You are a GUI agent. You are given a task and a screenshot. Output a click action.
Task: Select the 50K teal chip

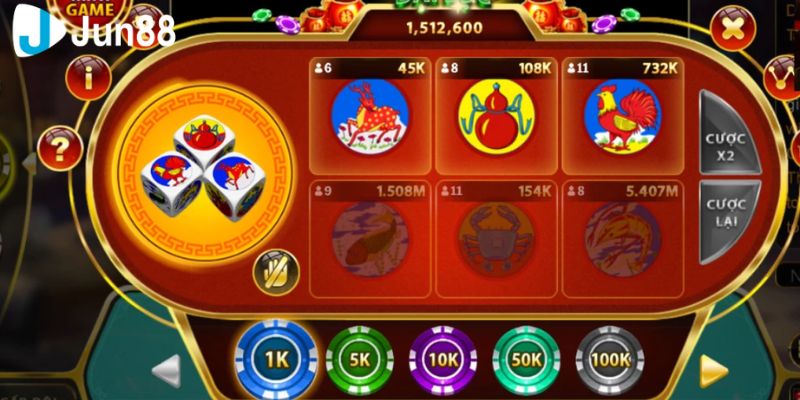tap(526, 357)
